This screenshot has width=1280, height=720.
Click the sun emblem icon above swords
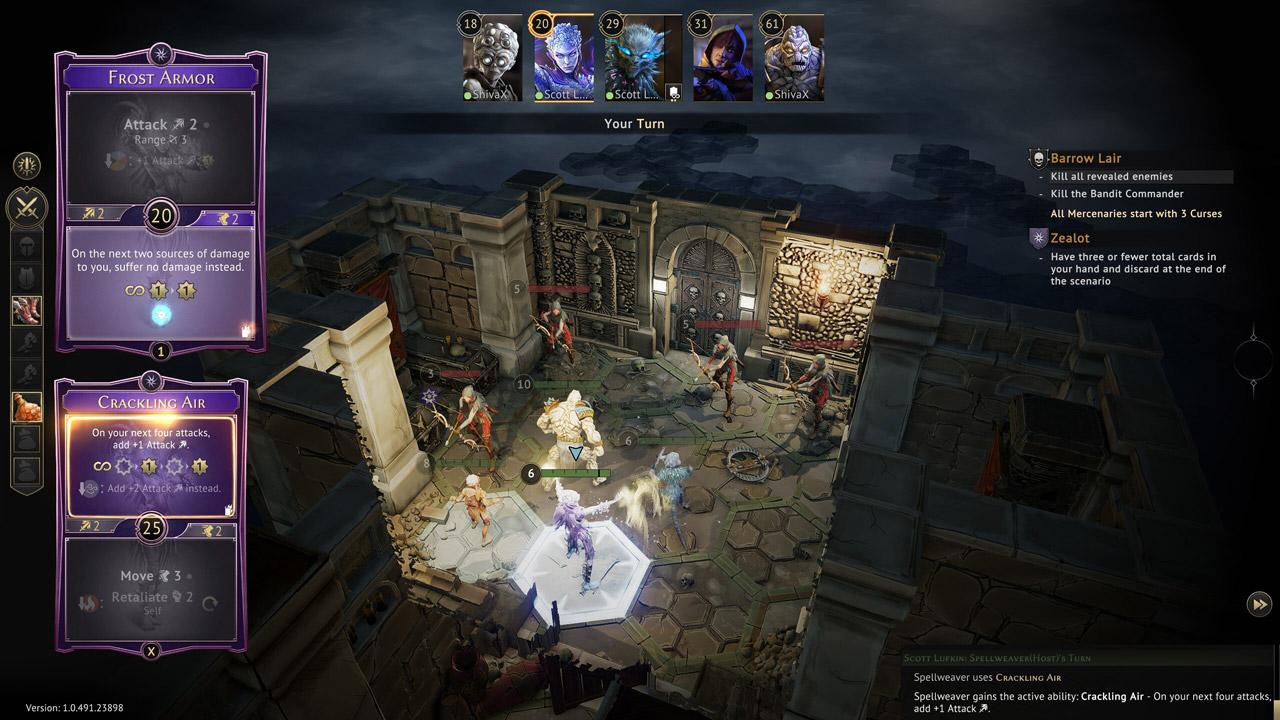[26, 165]
